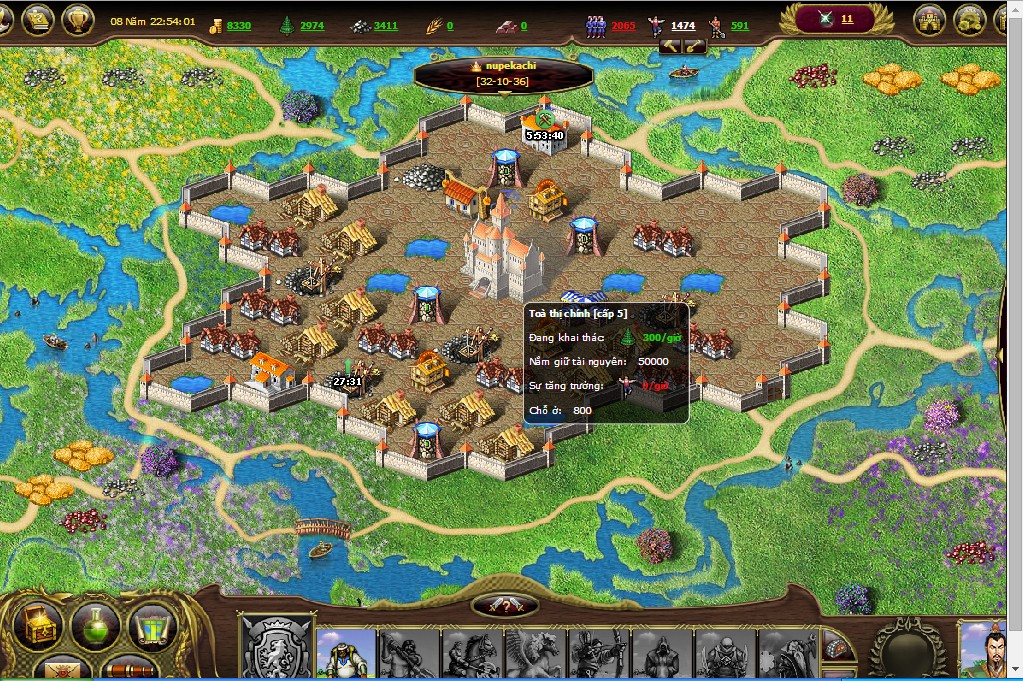This screenshot has height=681, width=1023.
Task: Click the population soldiers count
Action: point(622,25)
